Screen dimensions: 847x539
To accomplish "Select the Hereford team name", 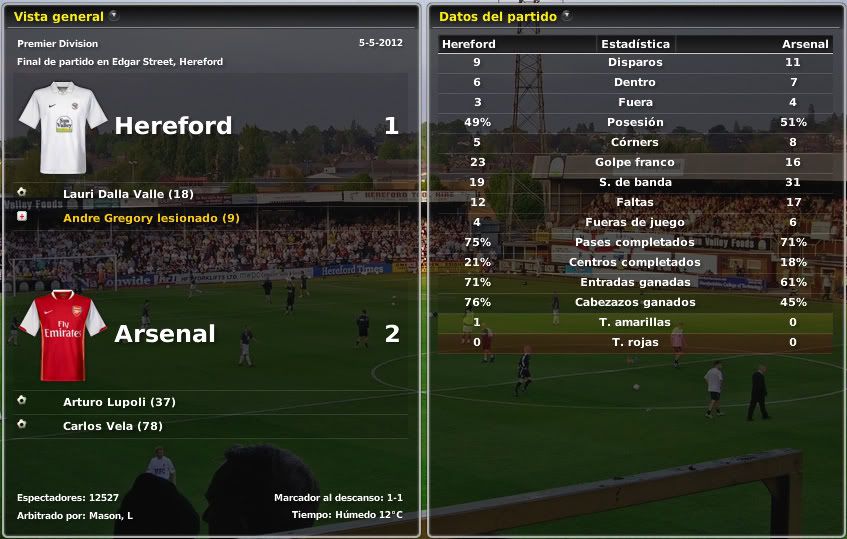I will [x=173, y=126].
